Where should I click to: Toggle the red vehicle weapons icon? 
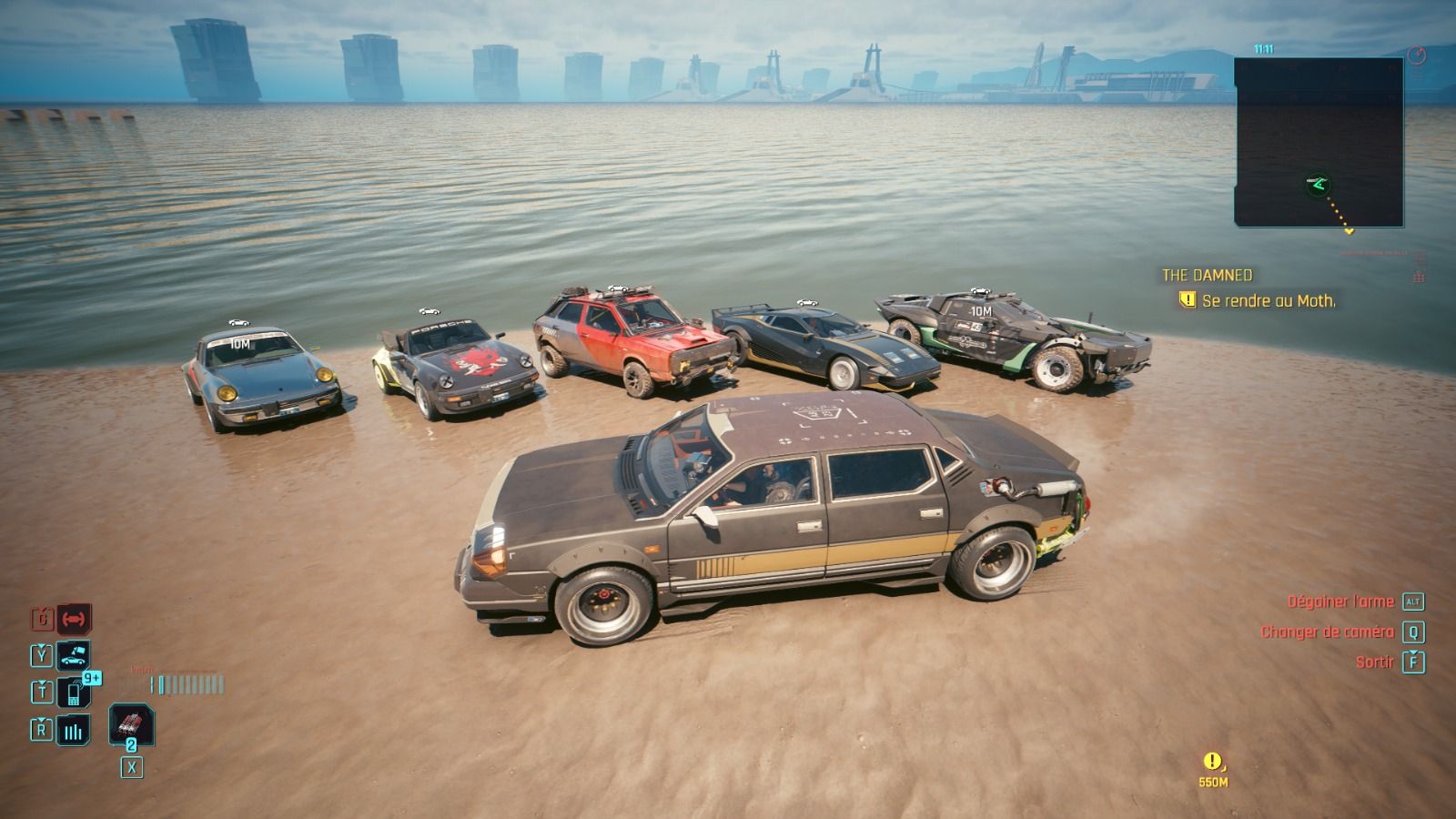coord(74,619)
